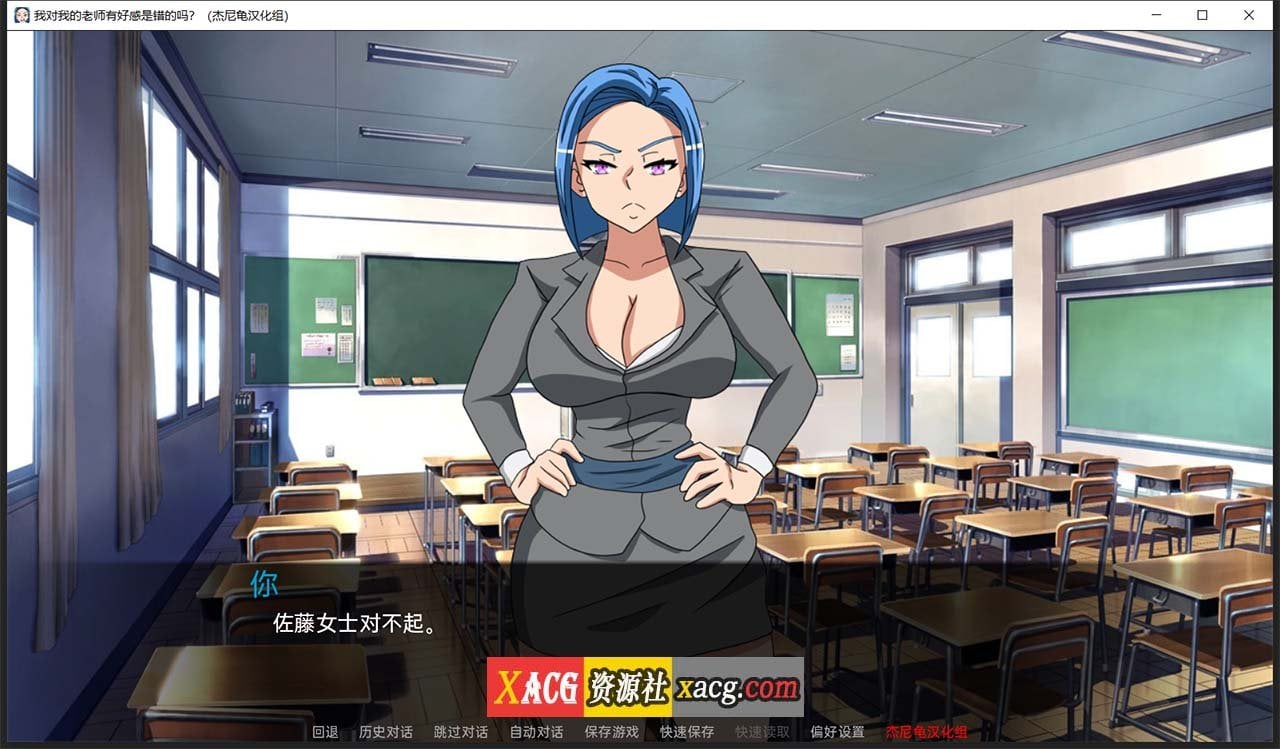
Task: Maximize the game window
Action: (1201, 15)
